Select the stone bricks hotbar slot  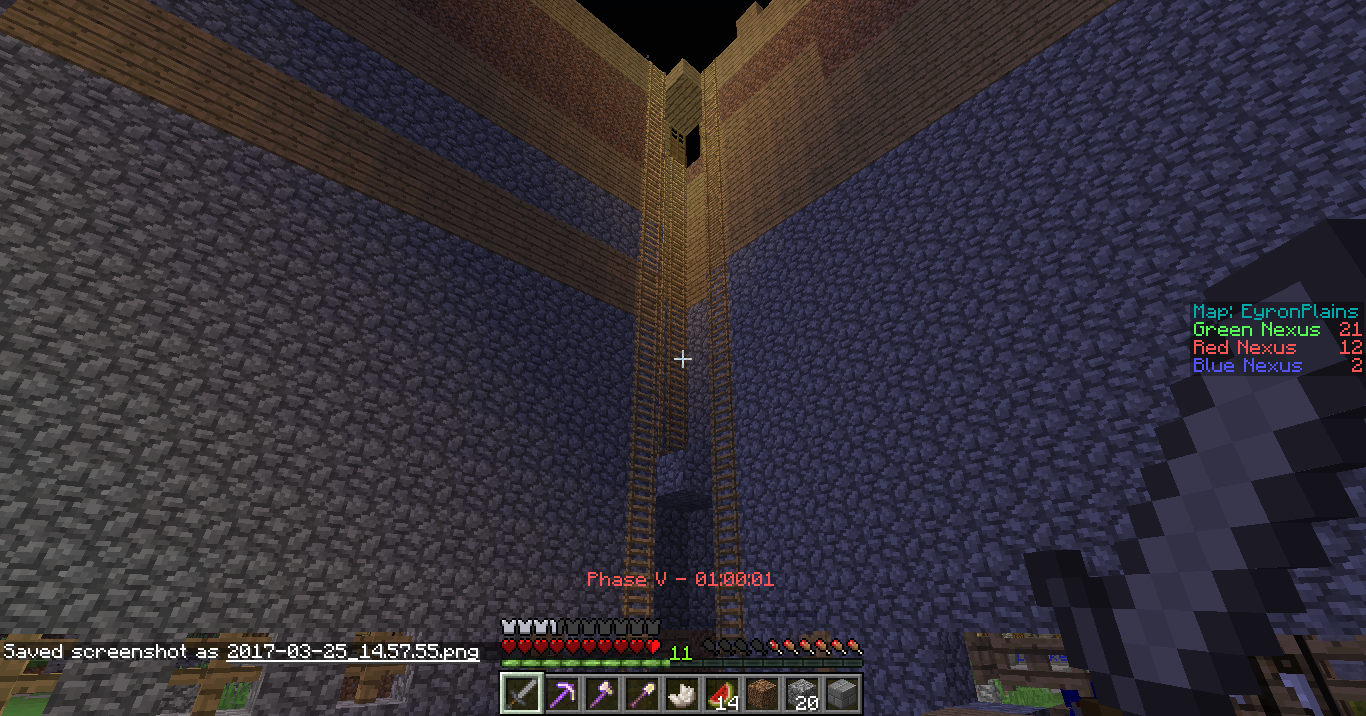coord(841,693)
